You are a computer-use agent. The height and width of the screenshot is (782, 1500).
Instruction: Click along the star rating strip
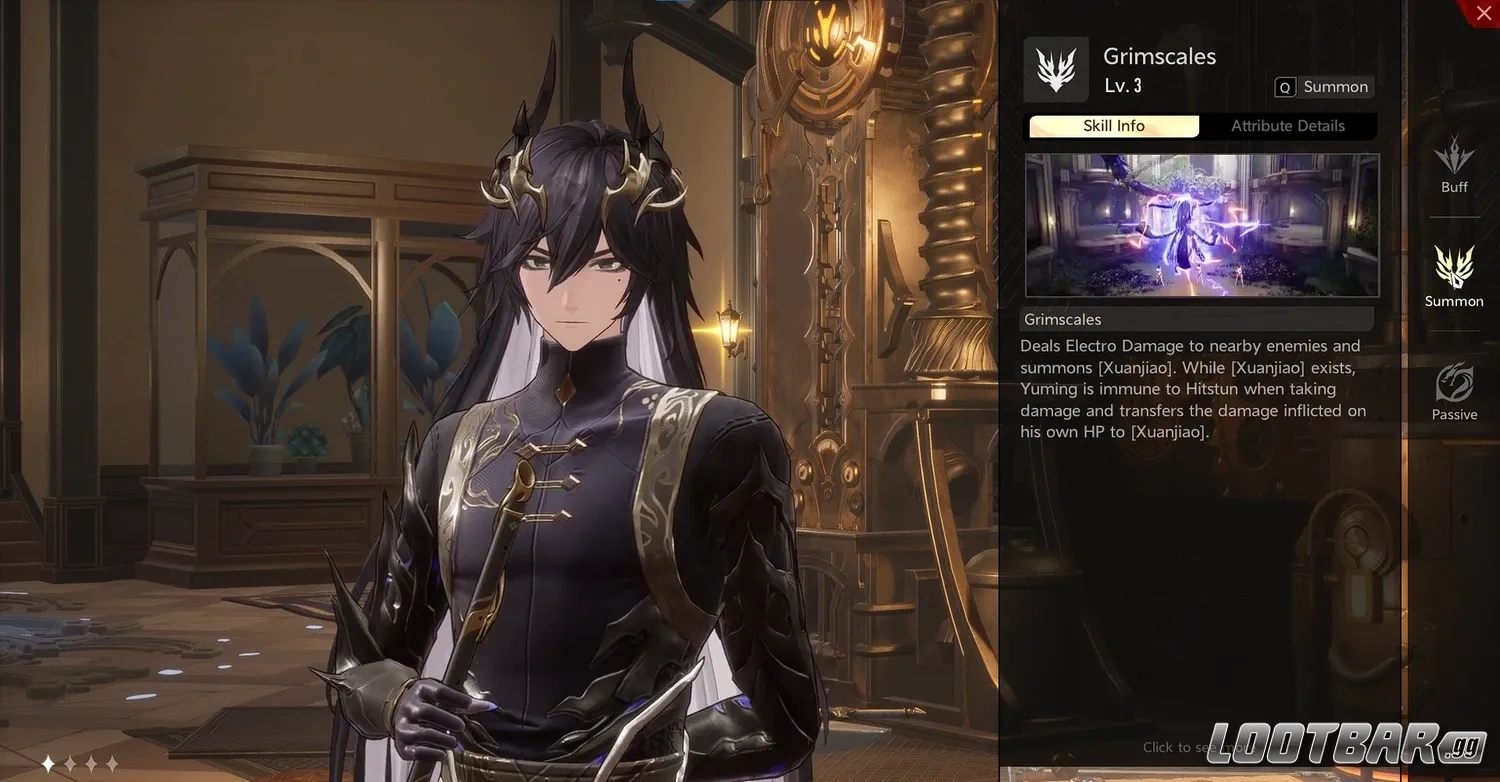(82, 763)
